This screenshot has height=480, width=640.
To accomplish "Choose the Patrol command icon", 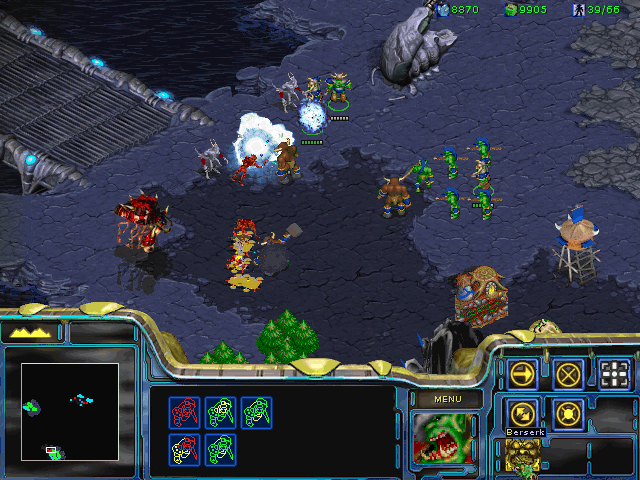I will tap(522, 412).
